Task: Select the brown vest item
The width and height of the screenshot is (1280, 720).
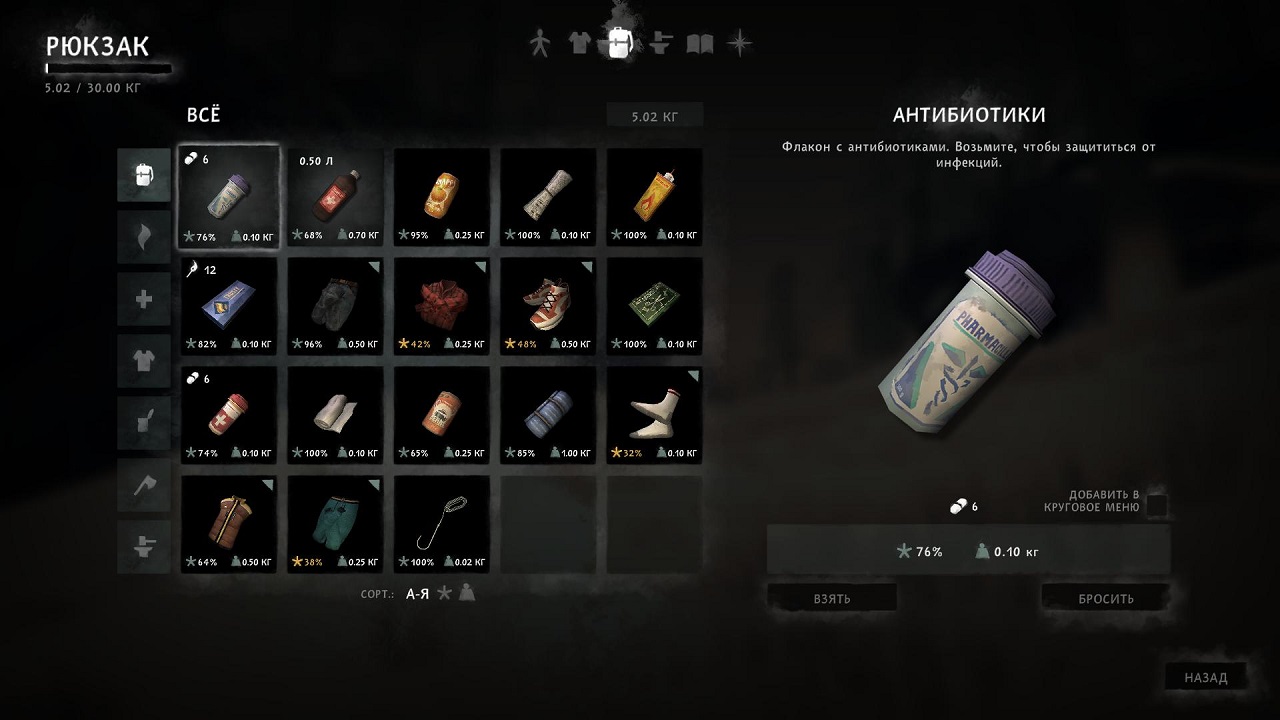Action: tap(228, 523)
